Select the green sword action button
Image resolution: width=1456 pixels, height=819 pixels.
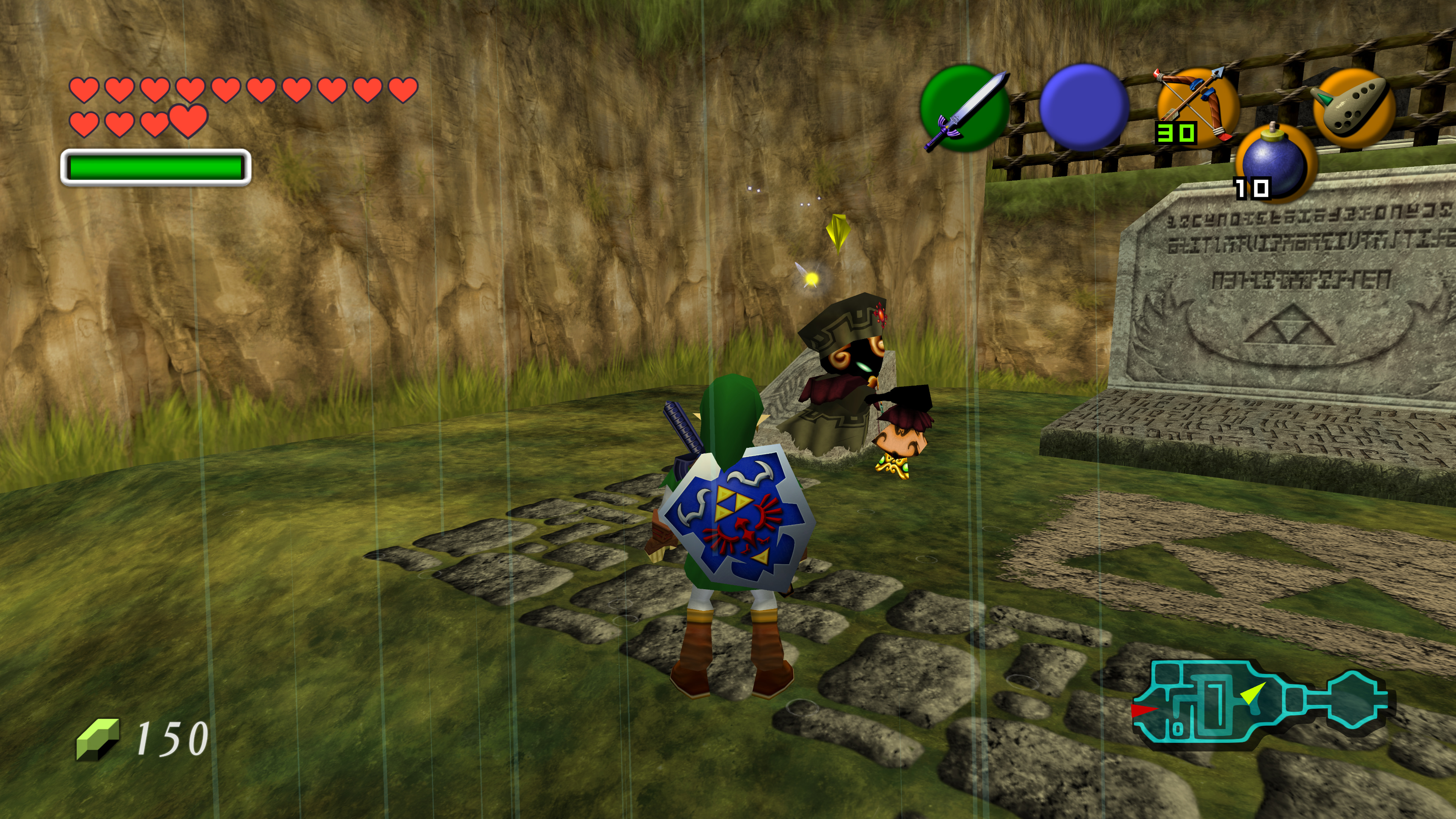click(964, 108)
